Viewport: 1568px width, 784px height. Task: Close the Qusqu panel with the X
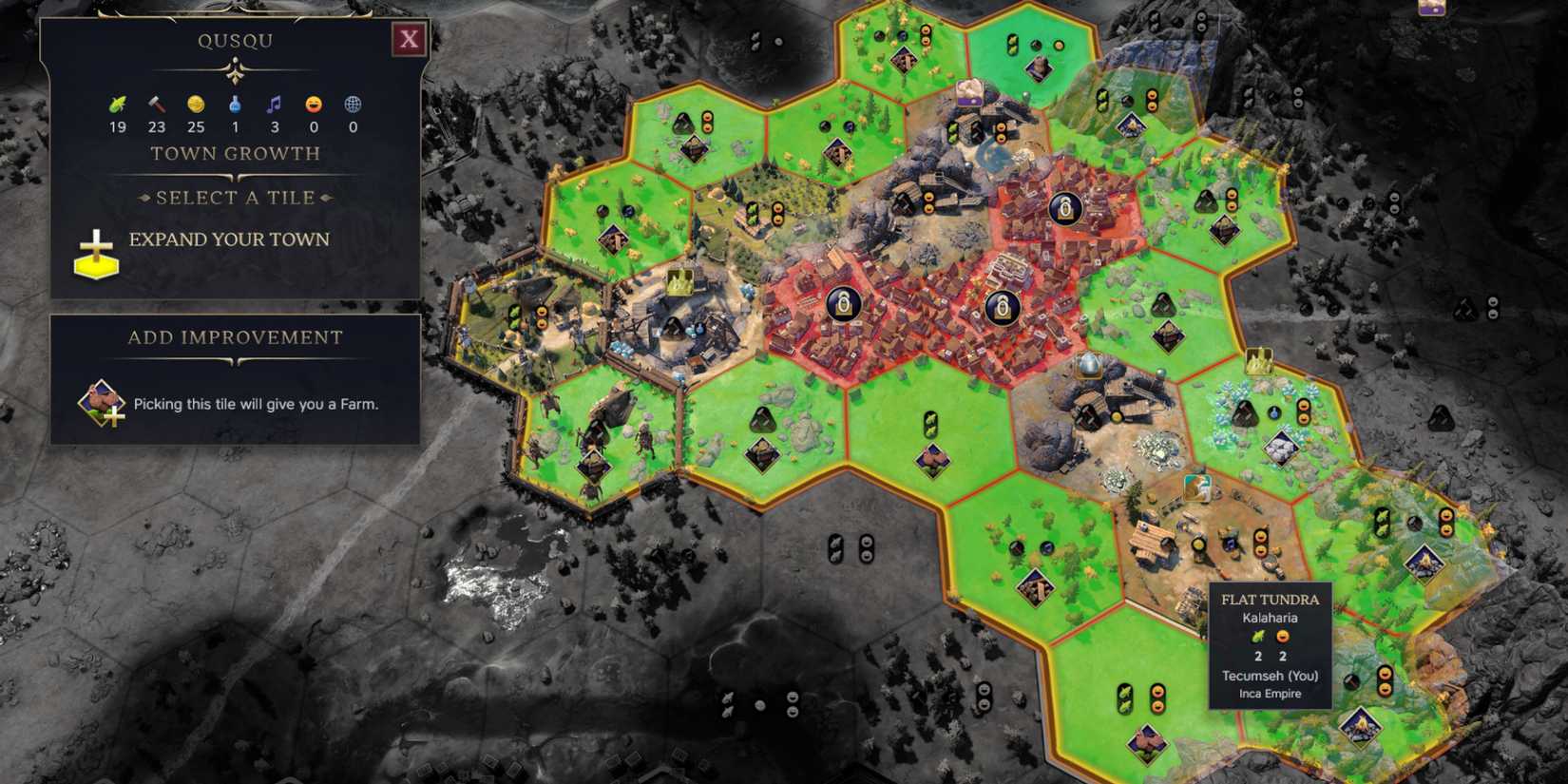coord(410,40)
